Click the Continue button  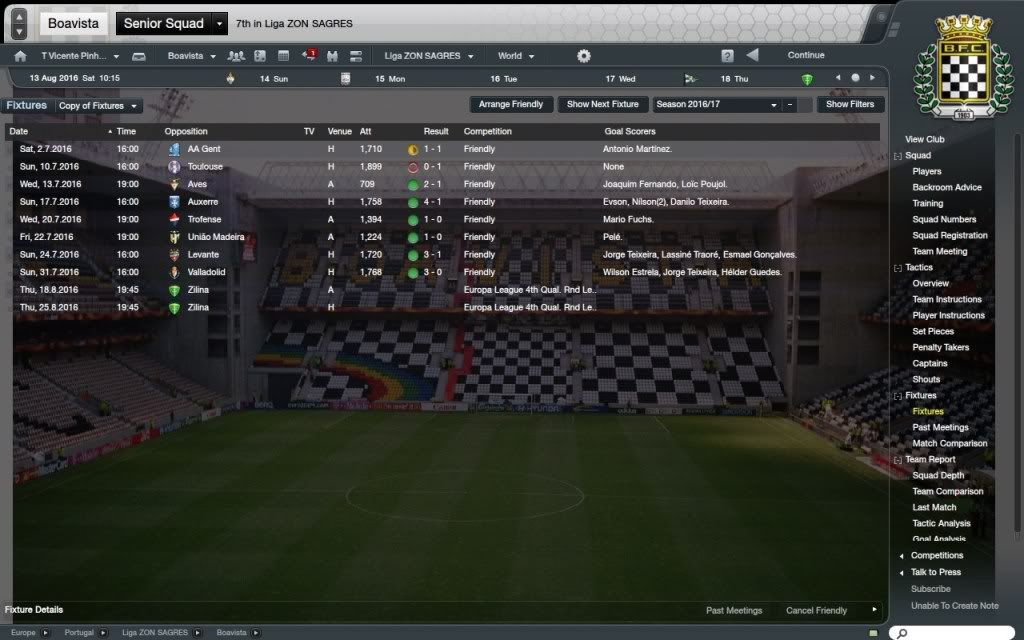pyautogui.click(x=806, y=56)
